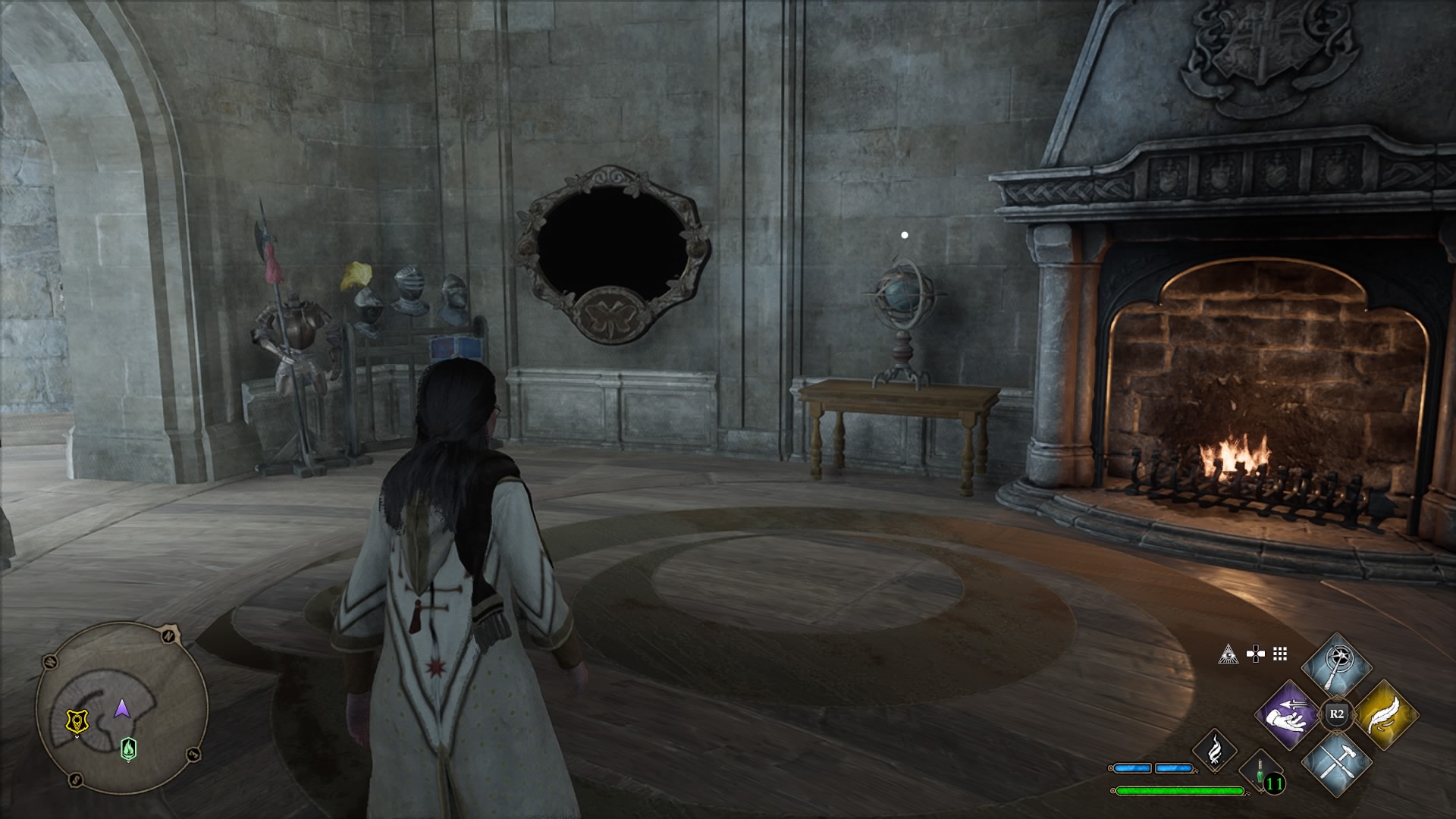The width and height of the screenshot is (1456, 819).
Task: Trigger the white flame ancient magic icon
Action: (1214, 751)
